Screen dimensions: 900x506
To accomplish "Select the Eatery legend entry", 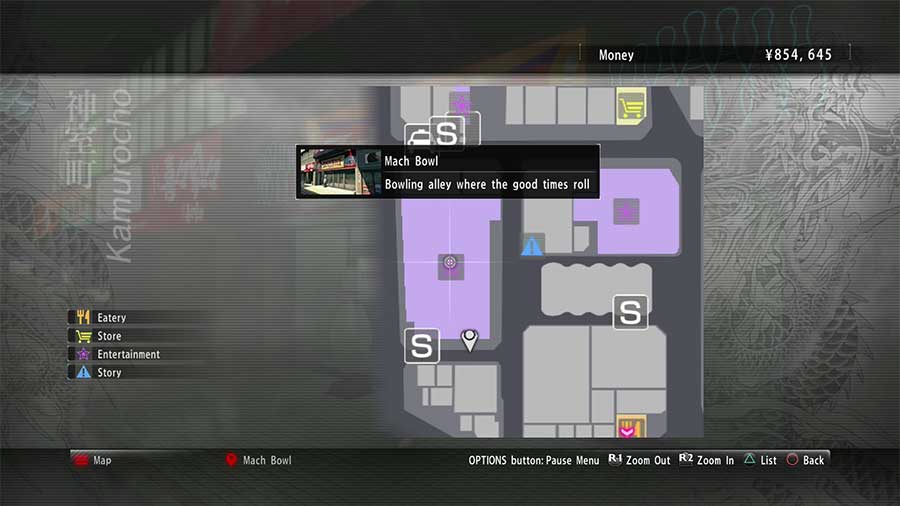I will [x=111, y=318].
